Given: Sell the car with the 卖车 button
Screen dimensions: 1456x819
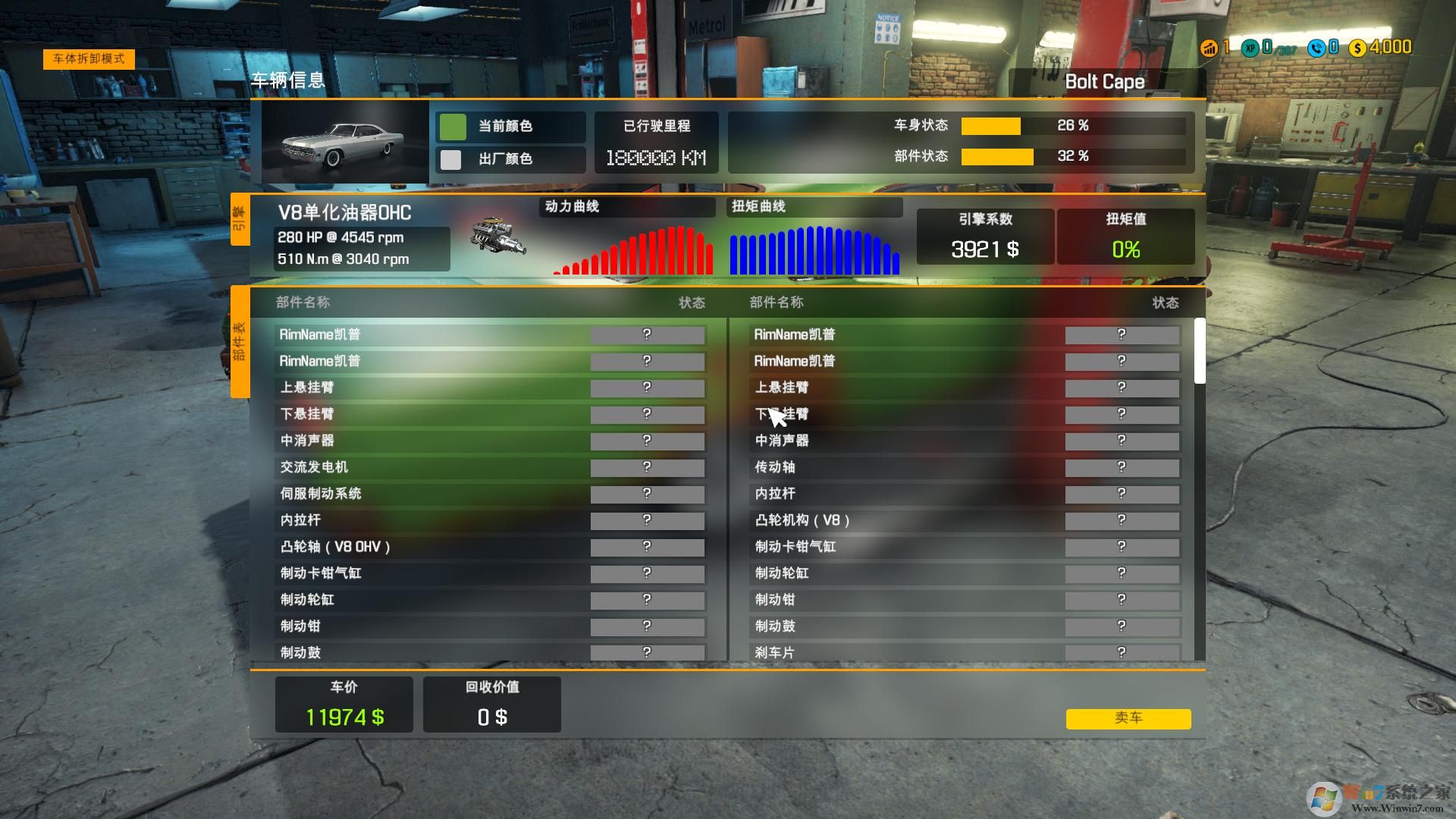Looking at the screenshot, I should click(1128, 718).
